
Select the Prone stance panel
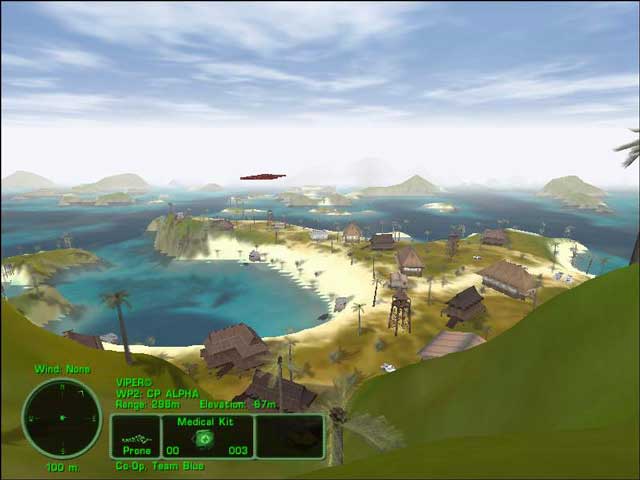pos(136,436)
